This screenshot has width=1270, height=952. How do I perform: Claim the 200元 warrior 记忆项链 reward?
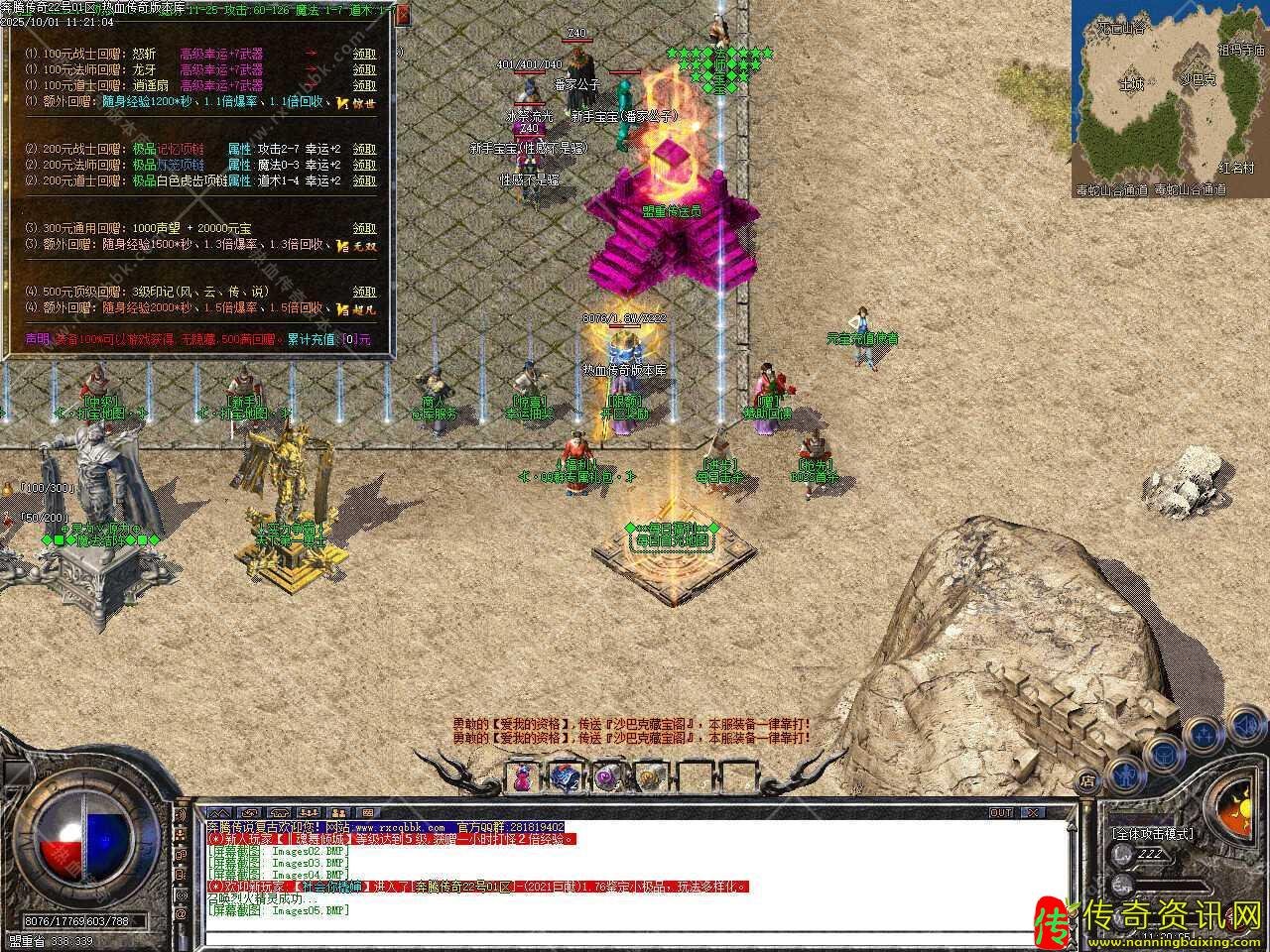coord(364,149)
